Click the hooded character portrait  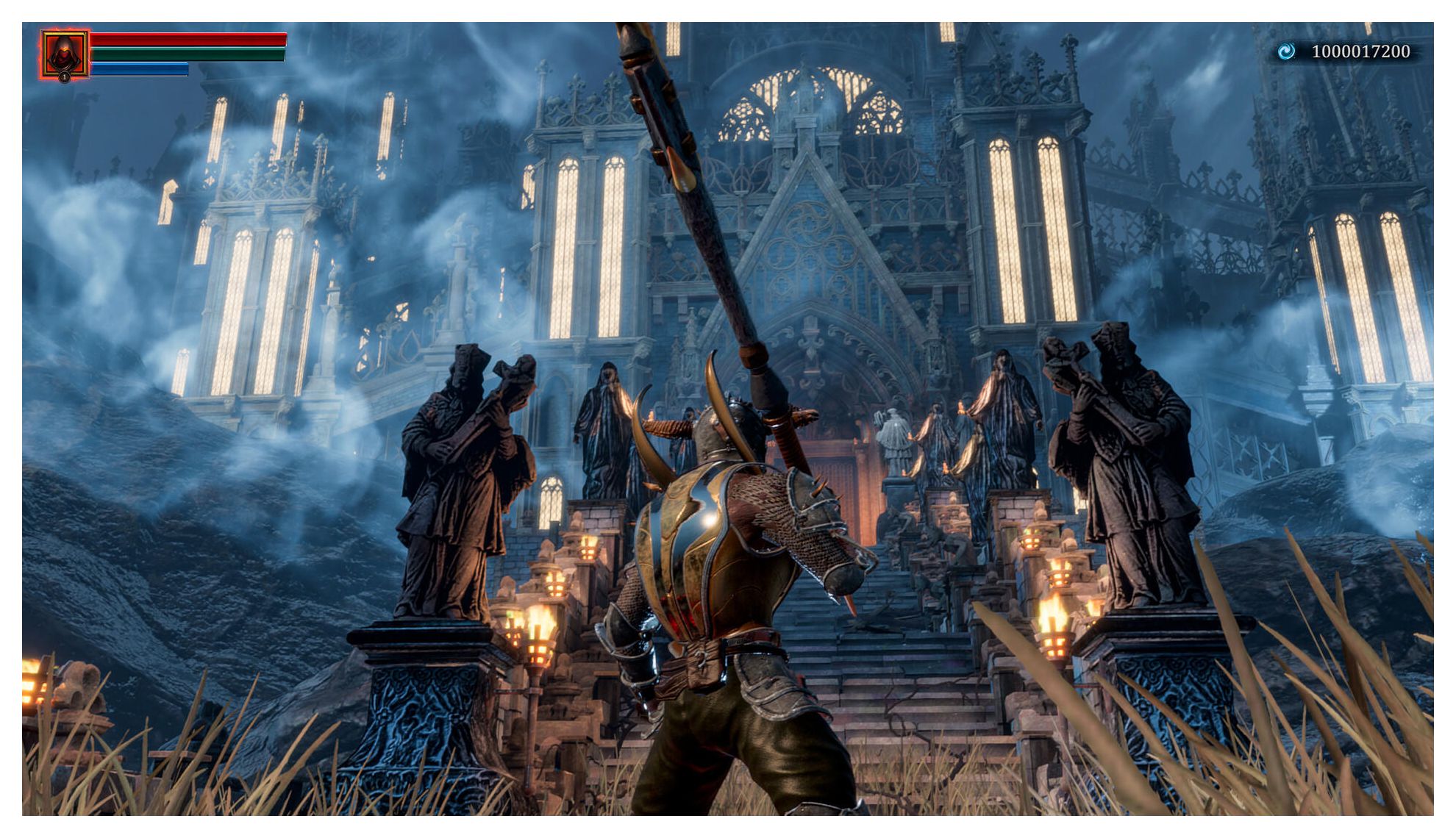pos(64,53)
